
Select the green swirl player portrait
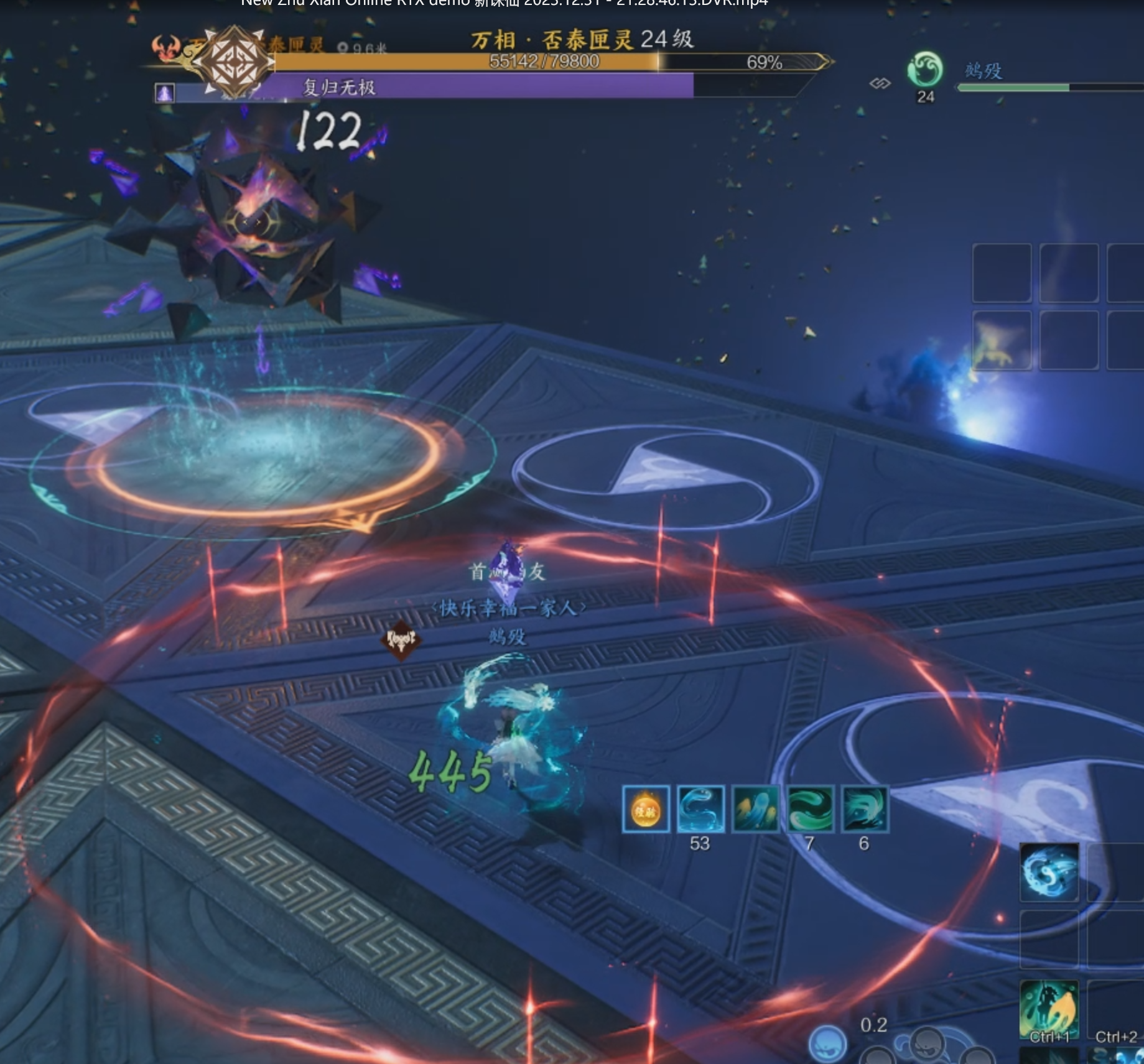coord(924,70)
